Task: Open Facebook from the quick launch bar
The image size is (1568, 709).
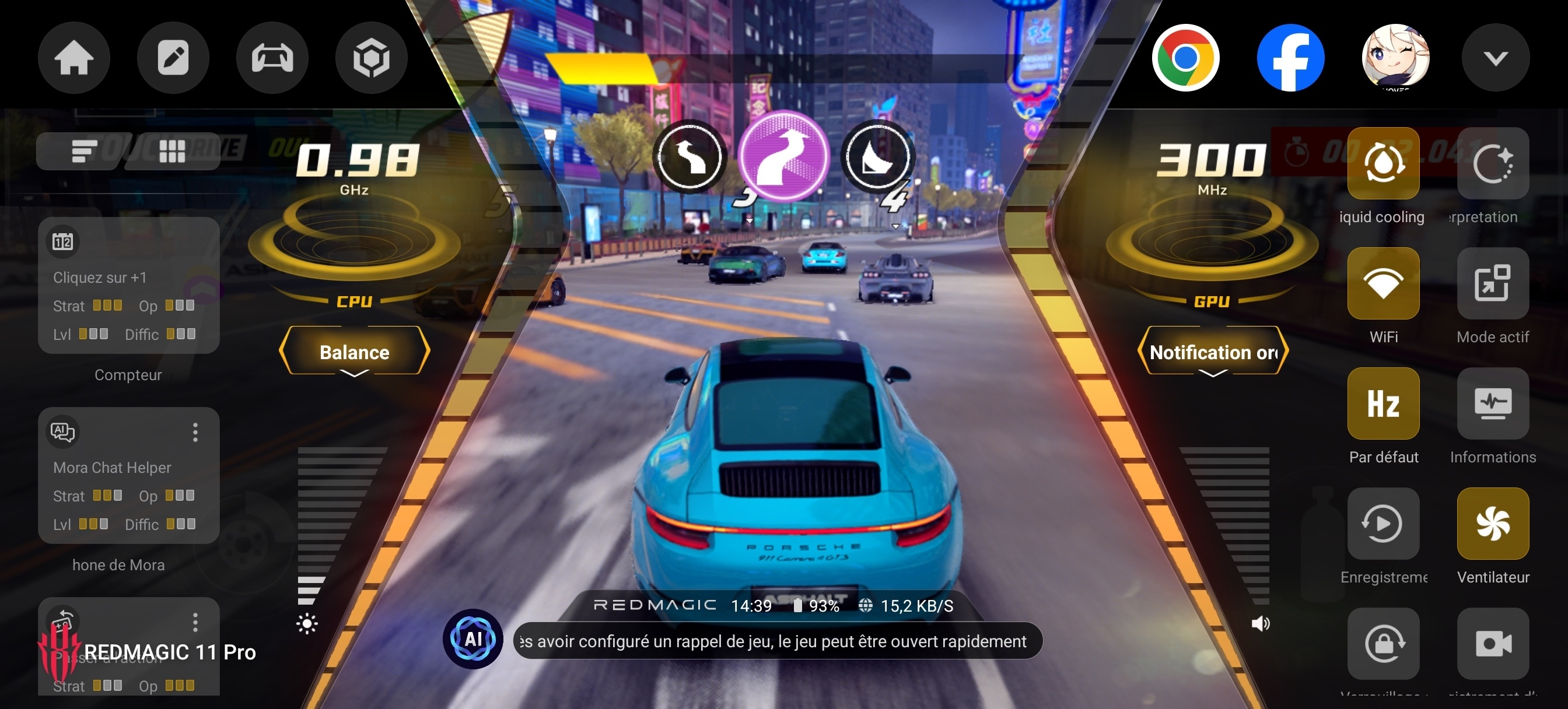Action: (x=1291, y=57)
